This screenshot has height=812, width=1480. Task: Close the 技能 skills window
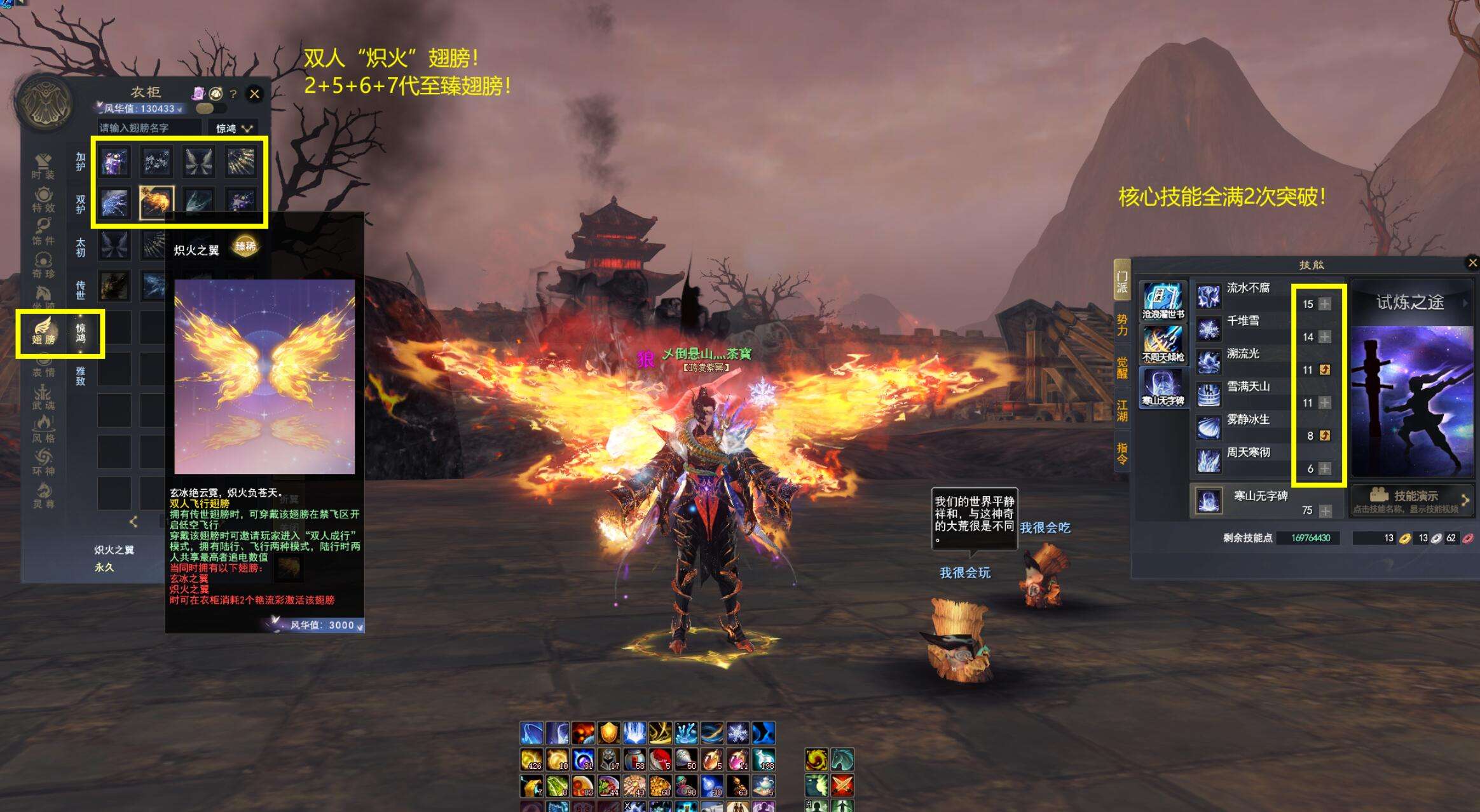(x=1472, y=263)
